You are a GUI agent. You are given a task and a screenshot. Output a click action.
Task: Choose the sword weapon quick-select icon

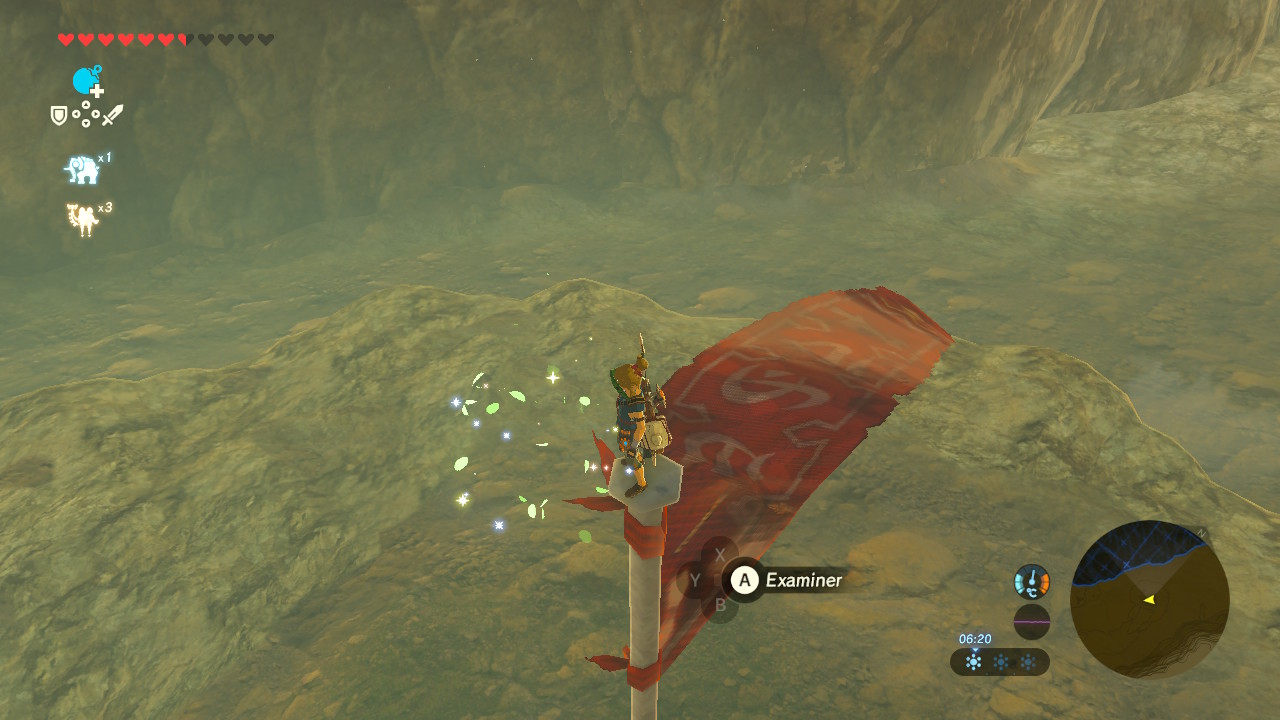tap(112, 115)
